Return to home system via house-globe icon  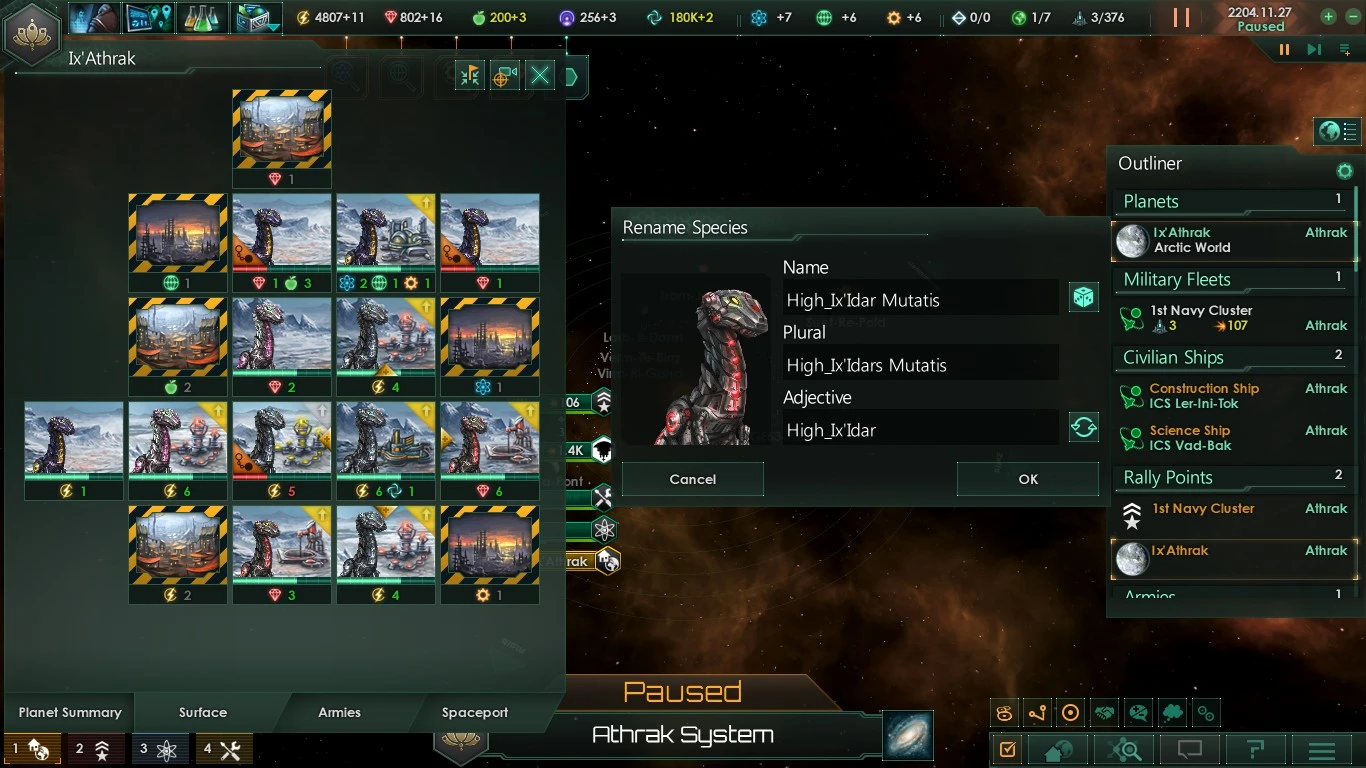1057,749
